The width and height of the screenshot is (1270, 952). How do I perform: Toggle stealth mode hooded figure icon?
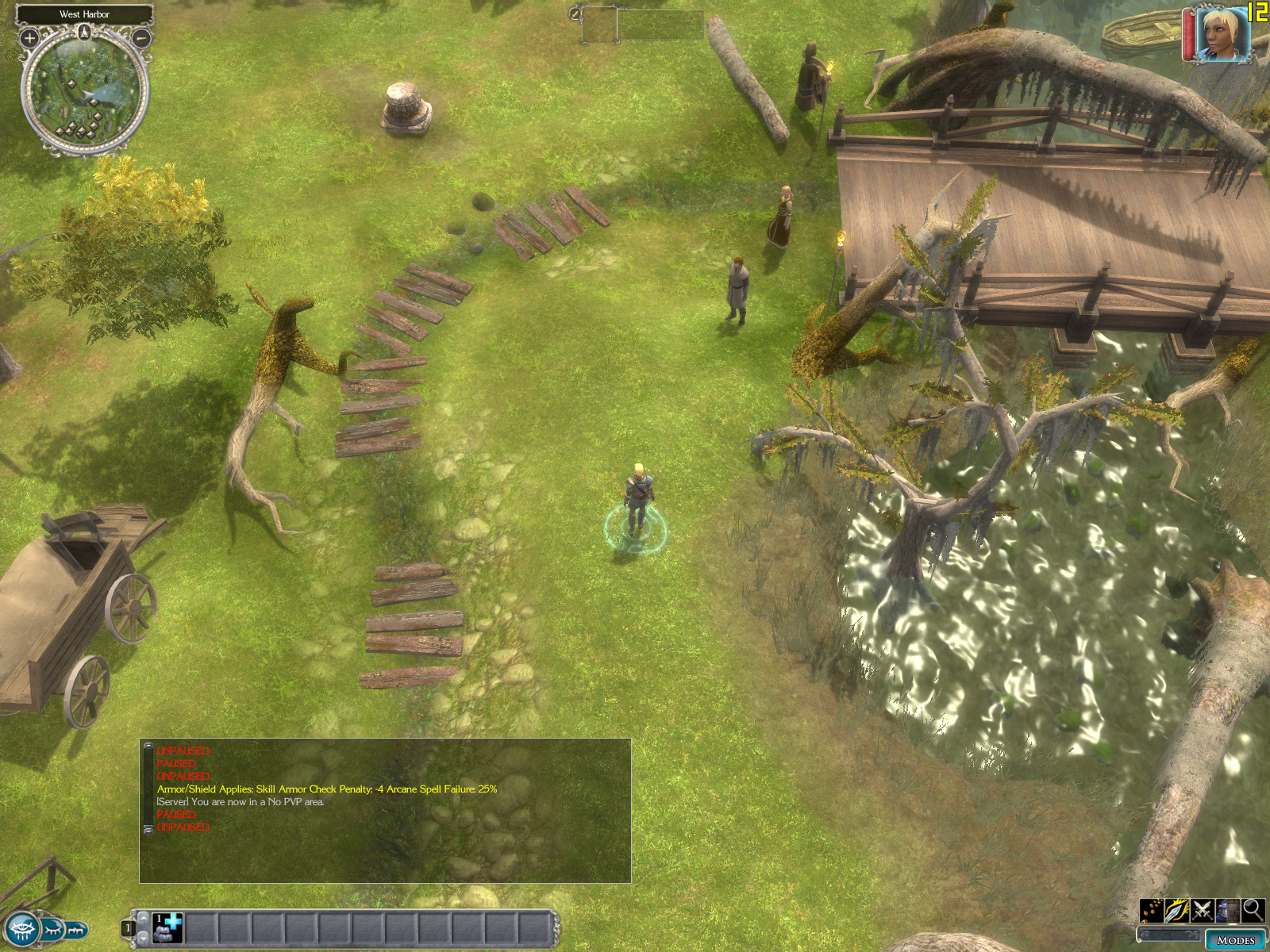(x=1228, y=910)
